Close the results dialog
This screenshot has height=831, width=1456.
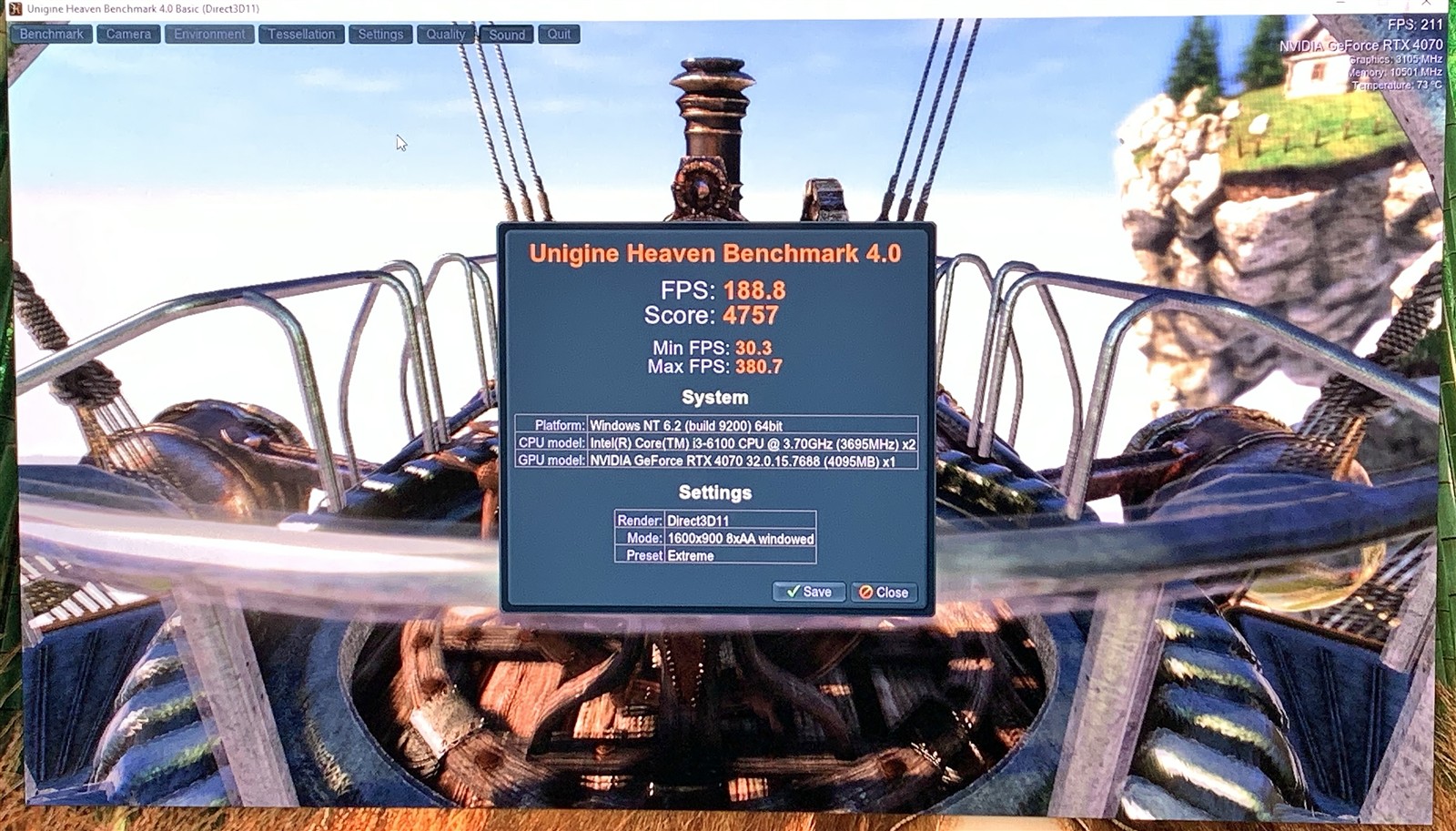(884, 593)
